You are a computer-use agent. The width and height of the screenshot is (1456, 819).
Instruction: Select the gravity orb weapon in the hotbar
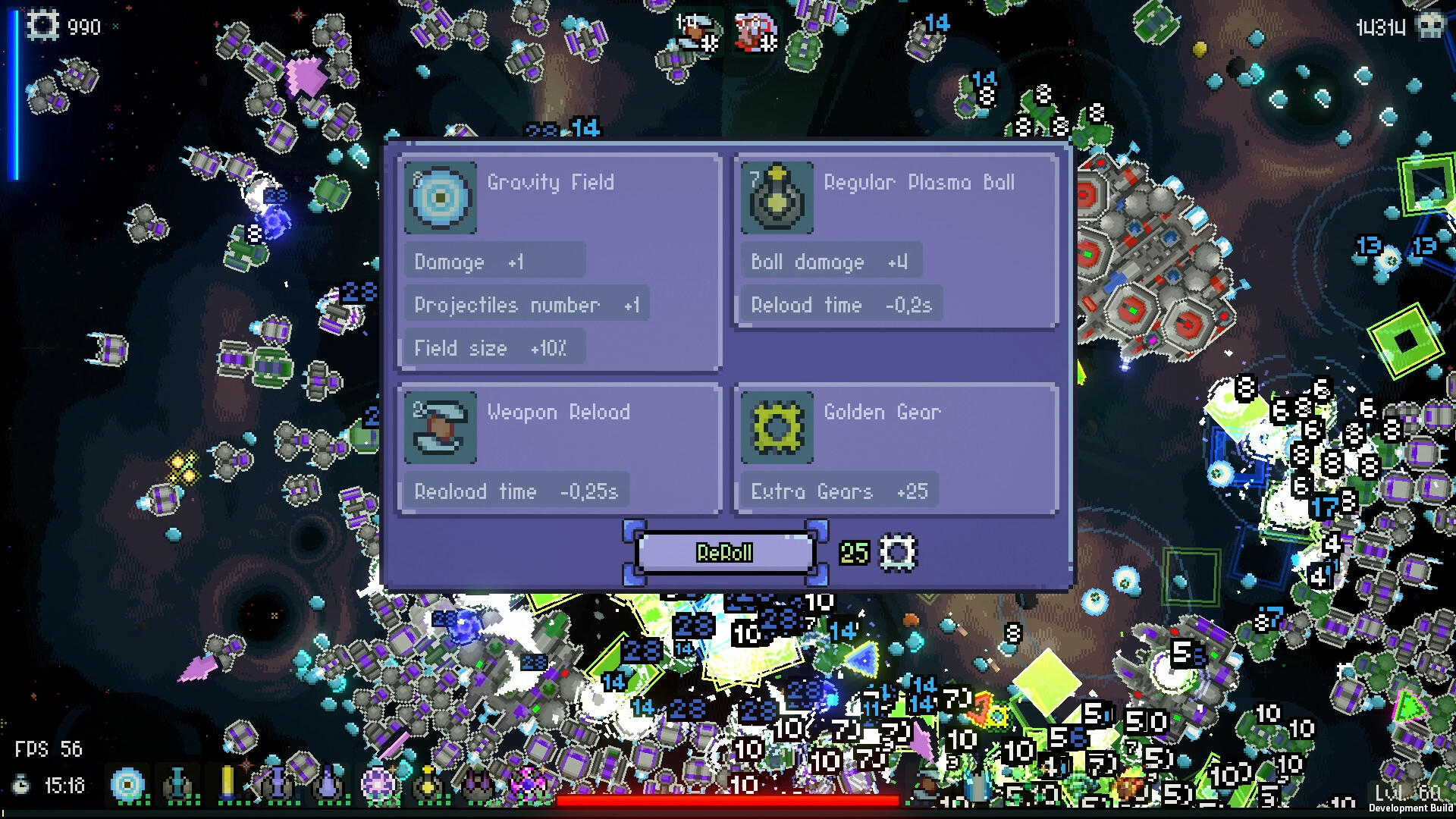coord(125,785)
